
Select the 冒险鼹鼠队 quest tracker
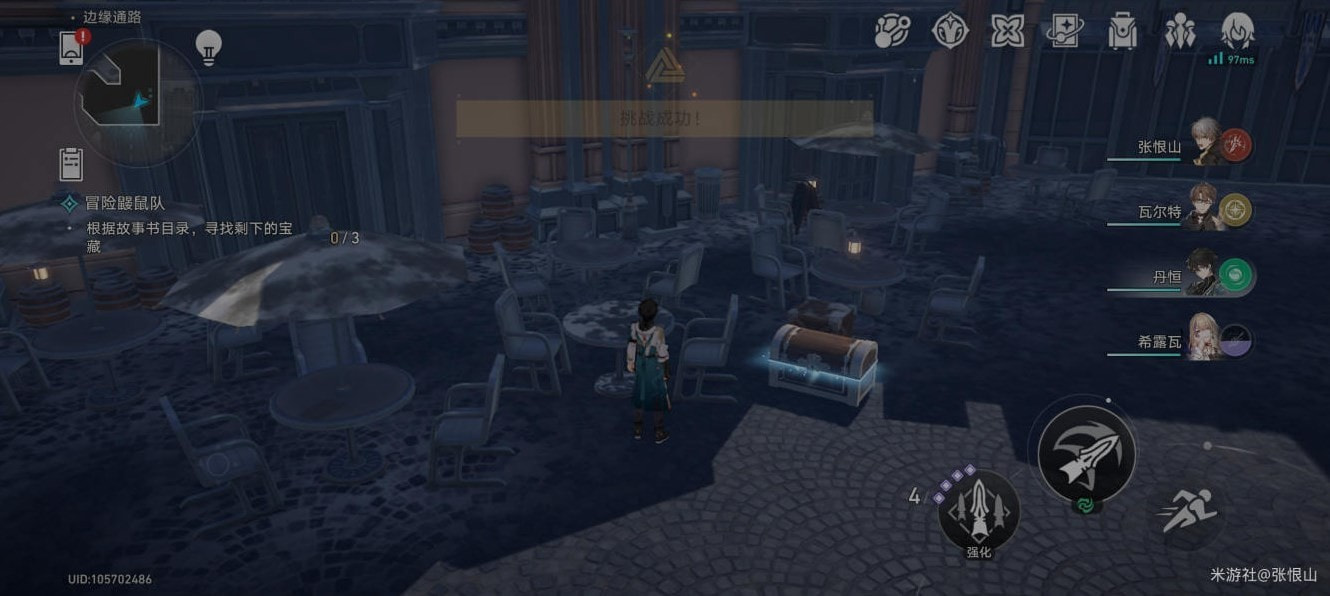point(125,203)
